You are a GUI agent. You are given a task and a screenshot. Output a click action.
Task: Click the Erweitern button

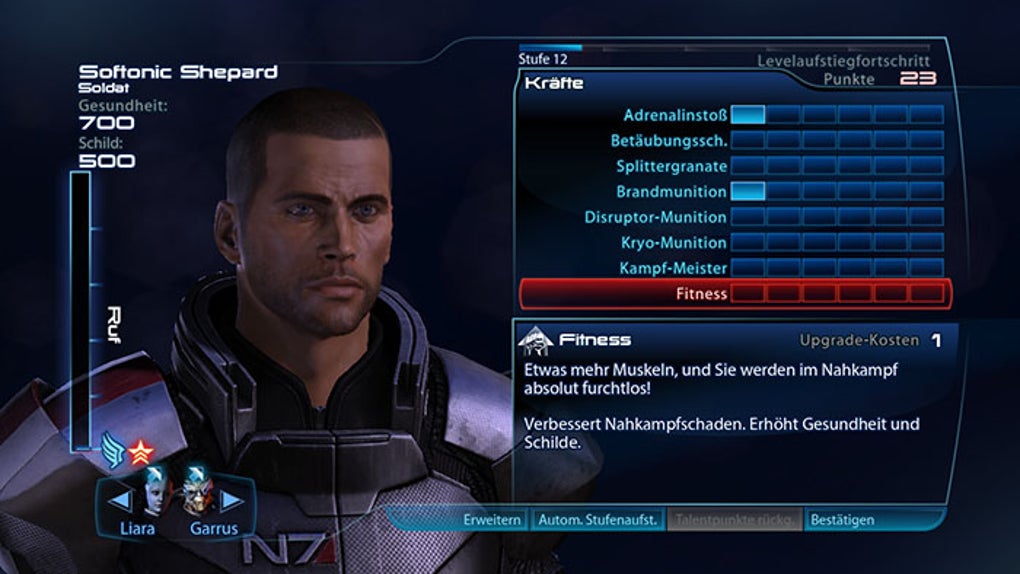click(x=492, y=520)
